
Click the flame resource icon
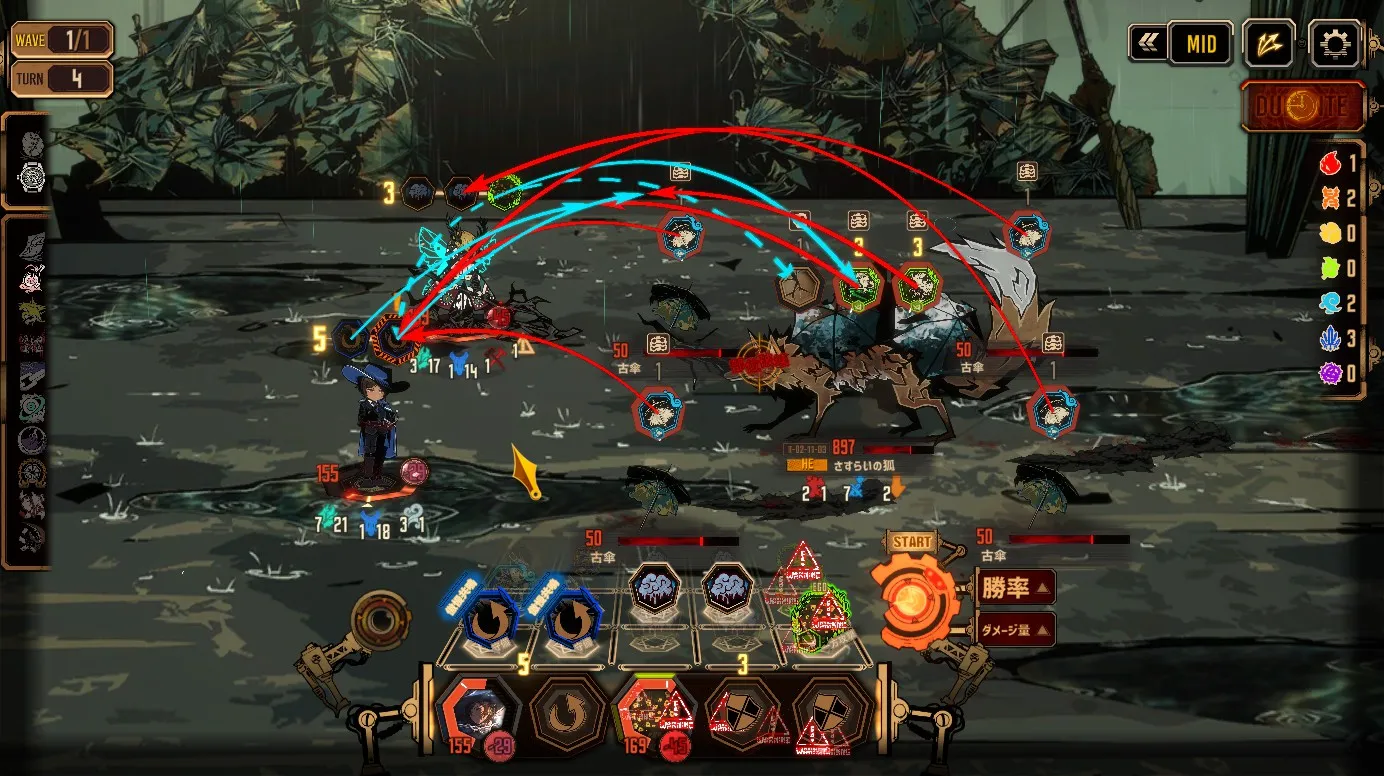tap(1330, 165)
